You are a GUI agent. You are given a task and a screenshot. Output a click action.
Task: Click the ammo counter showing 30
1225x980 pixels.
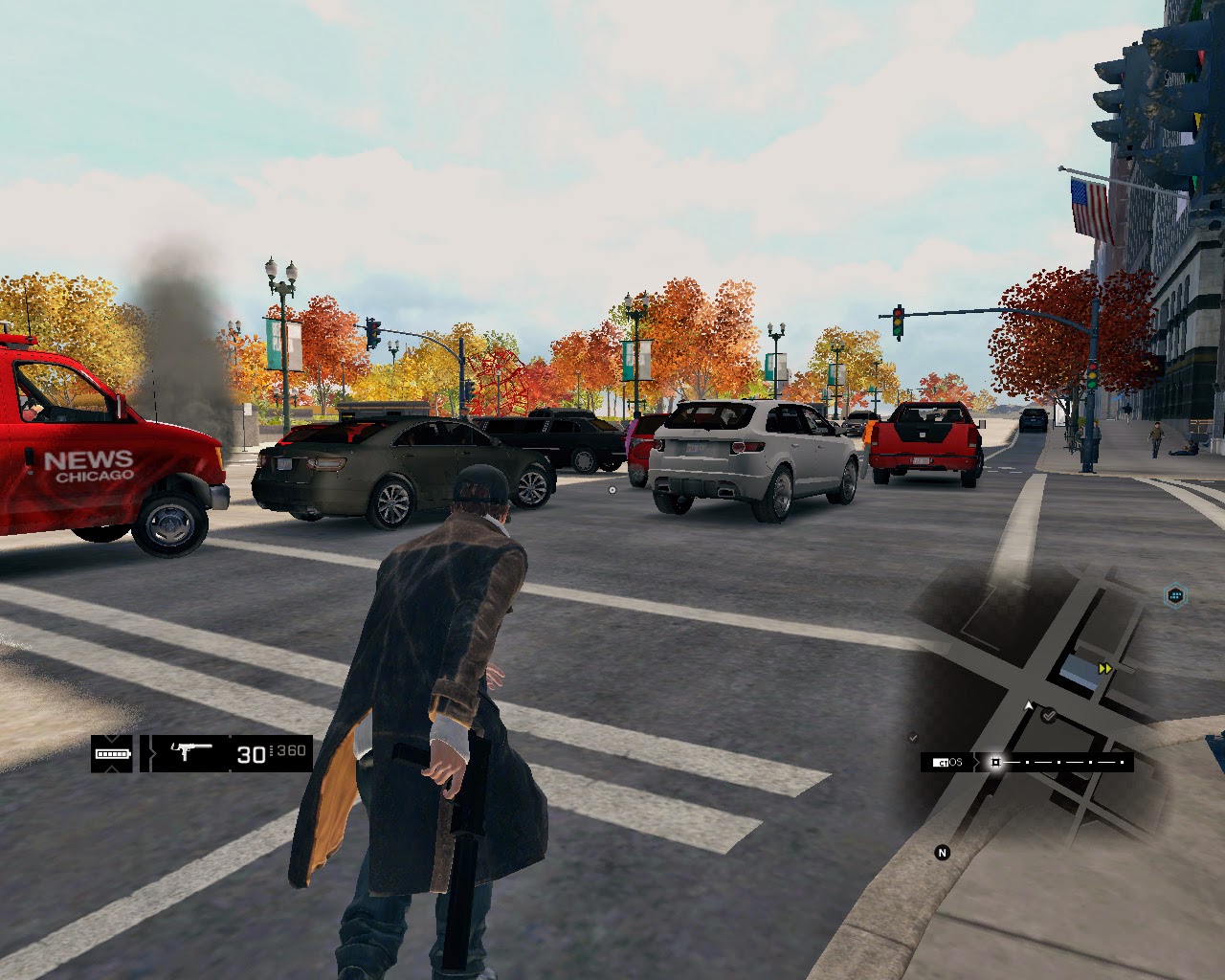click(x=252, y=755)
